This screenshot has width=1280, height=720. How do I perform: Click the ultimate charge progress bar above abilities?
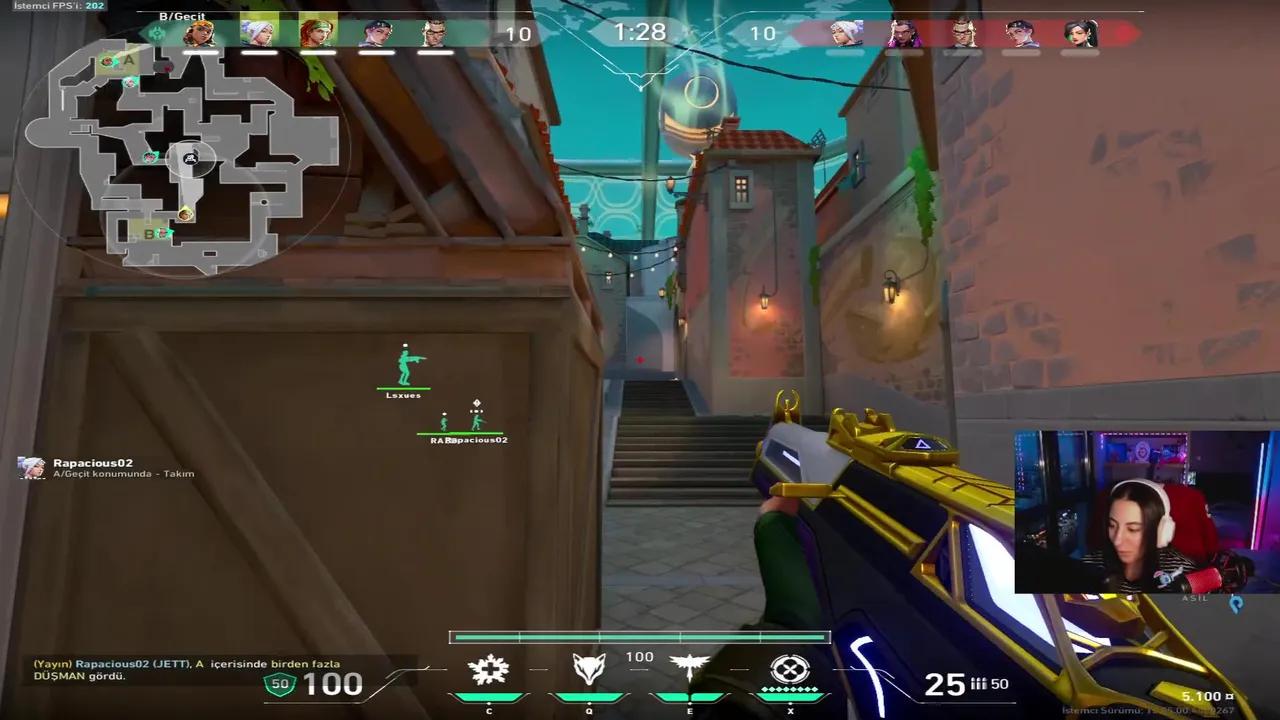[x=640, y=634]
